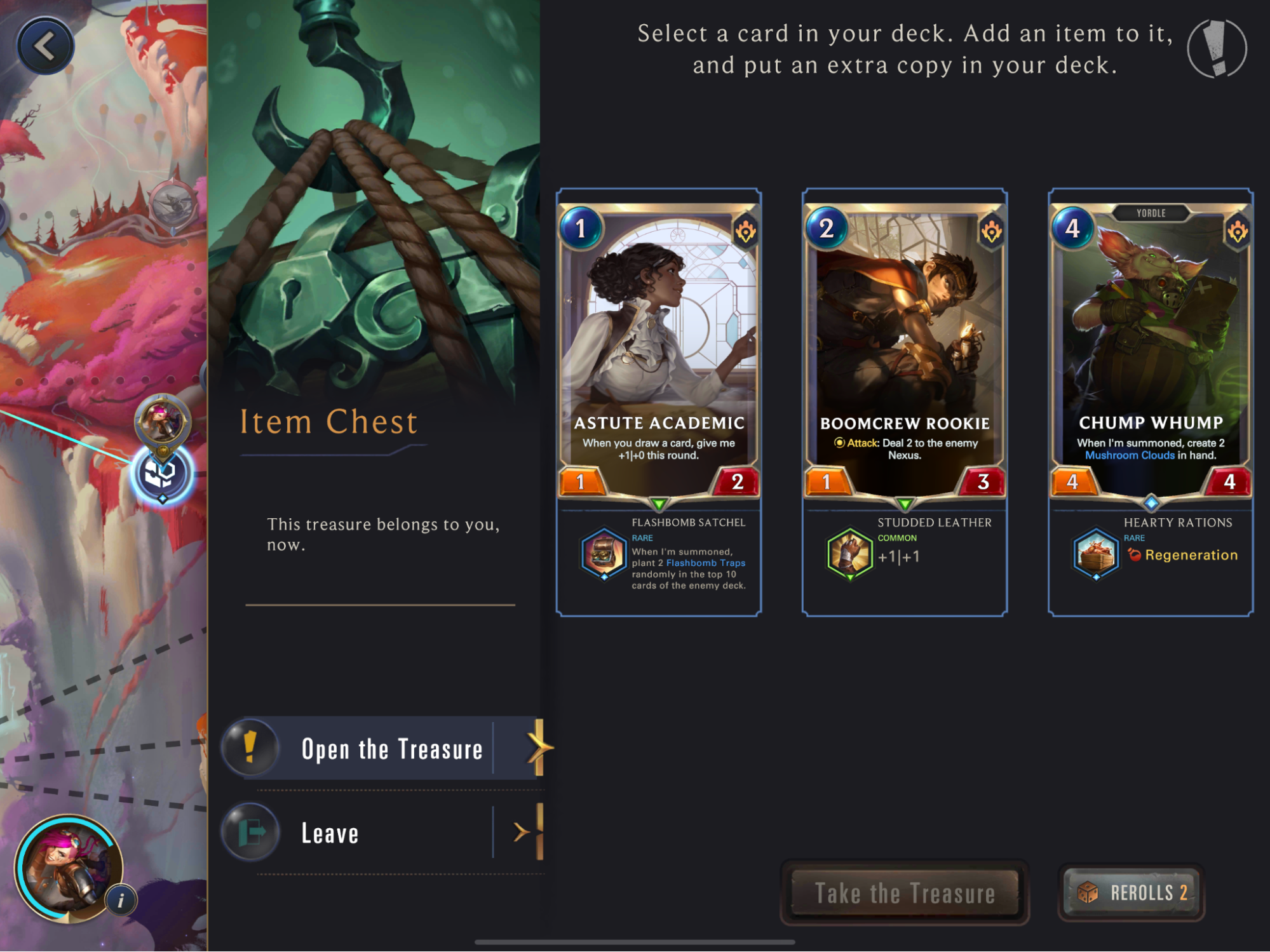Select the chest node on the map
The image size is (1270, 952).
click(161, 474)
